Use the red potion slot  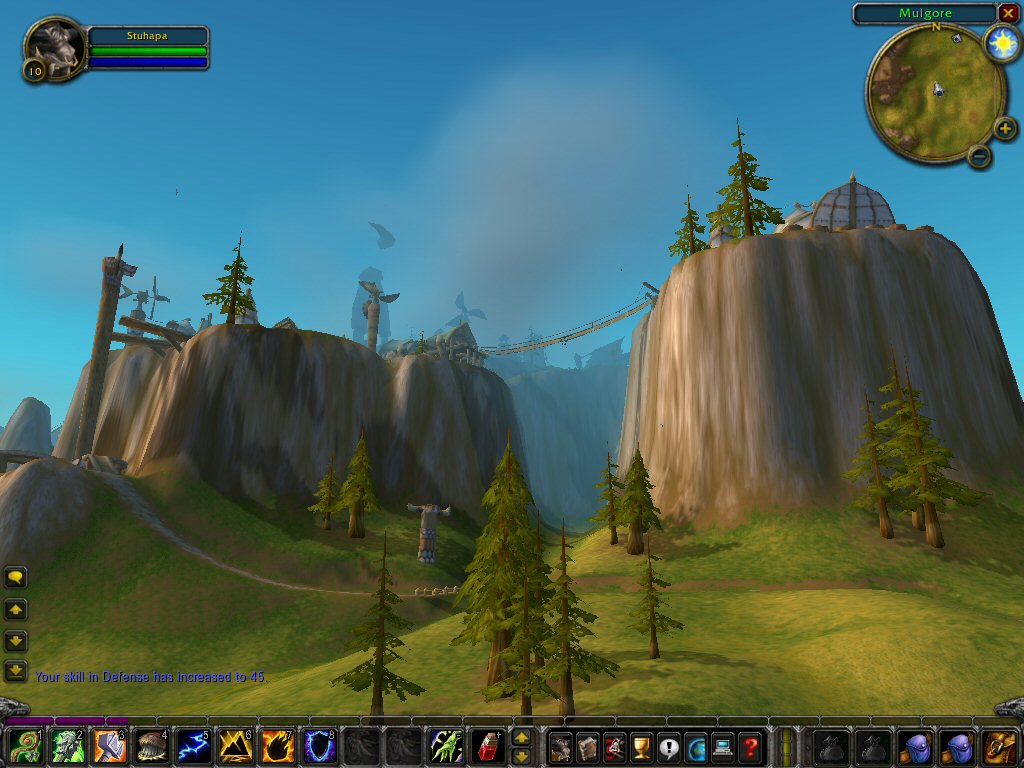pyautogui.click(x=487, y=746)
